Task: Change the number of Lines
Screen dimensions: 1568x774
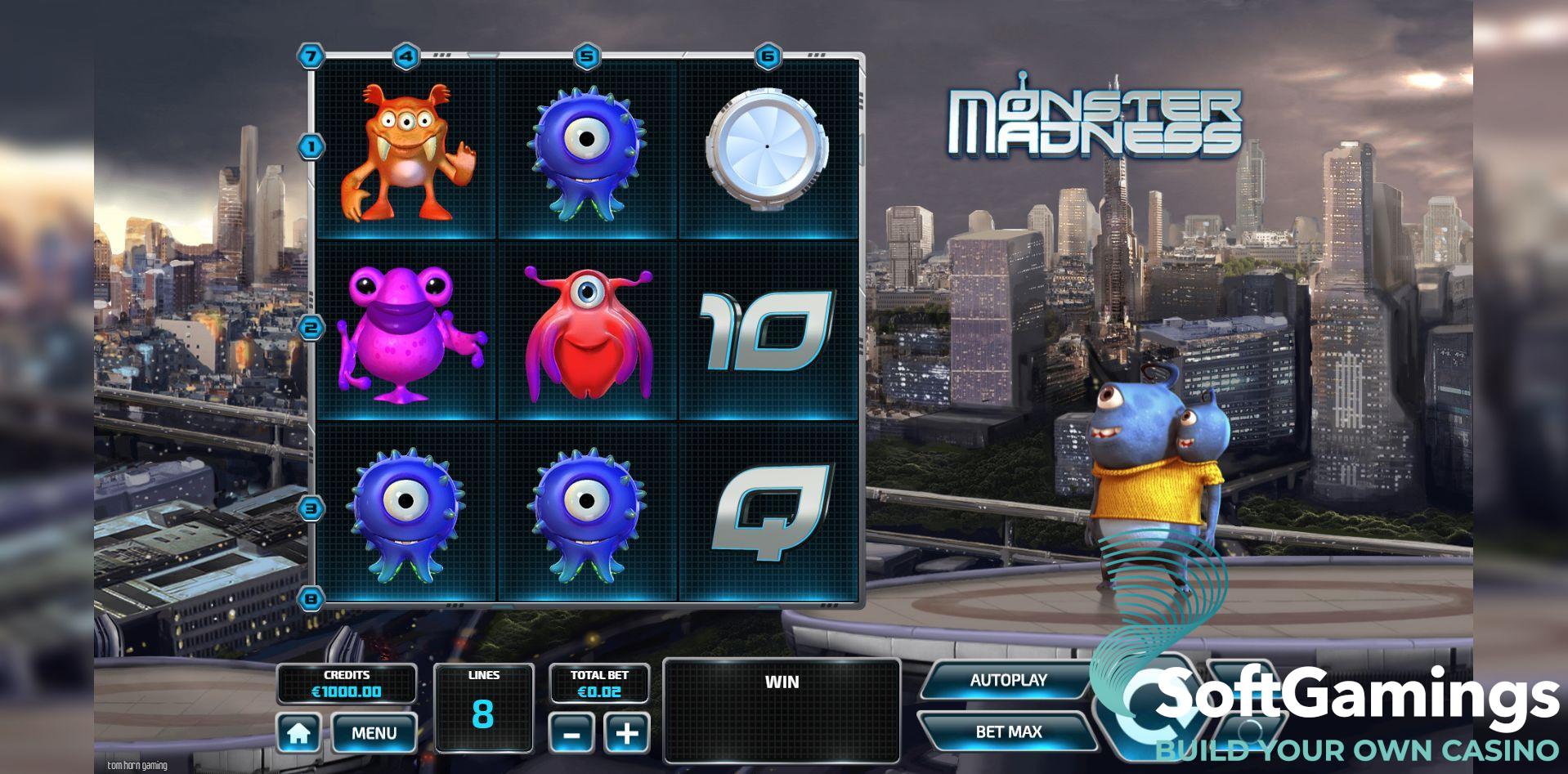Action: 483,706
